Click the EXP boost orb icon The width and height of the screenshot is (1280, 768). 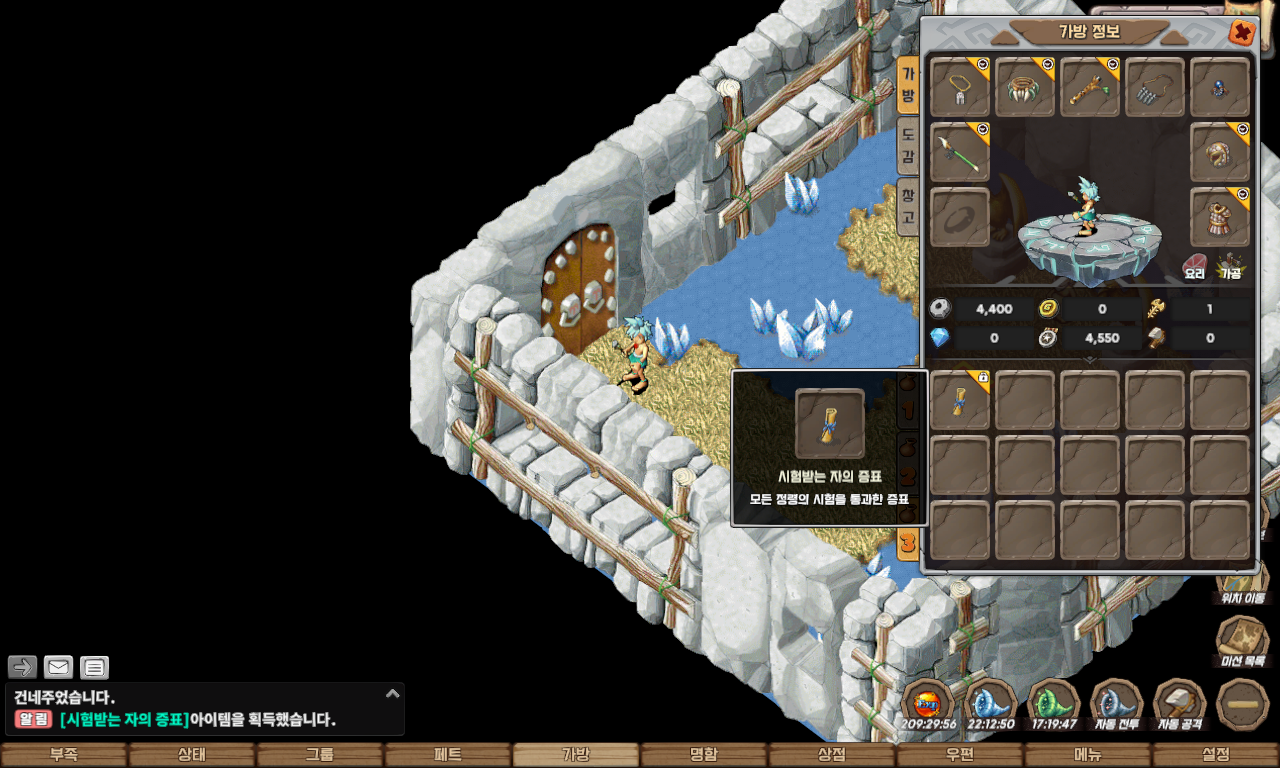click(928, 702)
